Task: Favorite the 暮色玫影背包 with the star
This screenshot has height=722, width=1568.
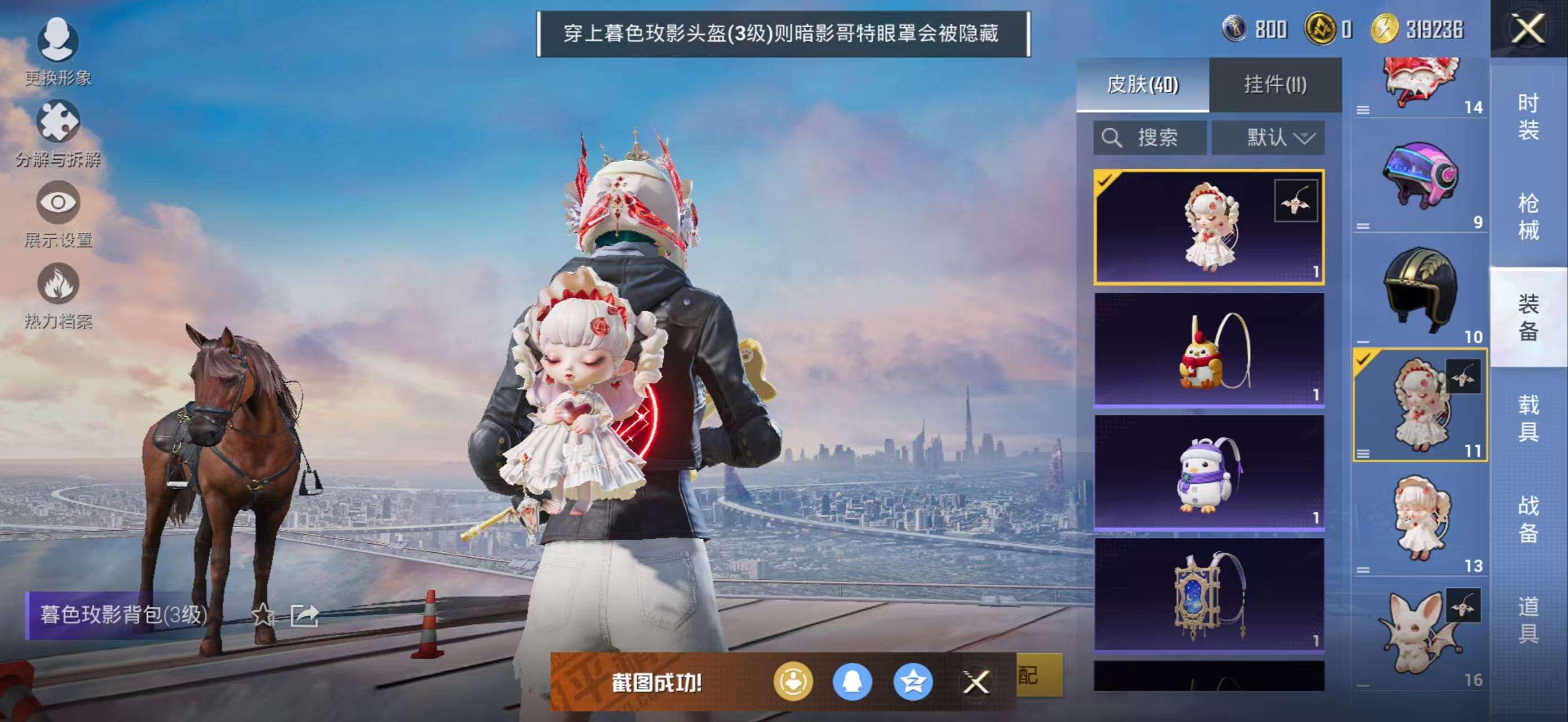Action: (263, 615)
